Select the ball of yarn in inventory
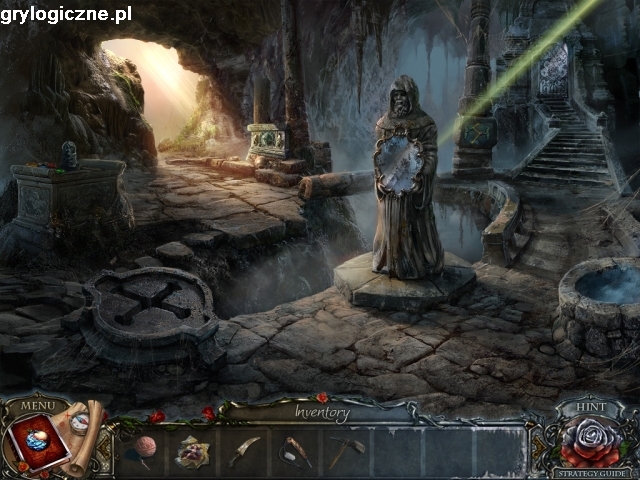Screen dimensions: 640x480 pyautogui.click(x=143, y=451)
